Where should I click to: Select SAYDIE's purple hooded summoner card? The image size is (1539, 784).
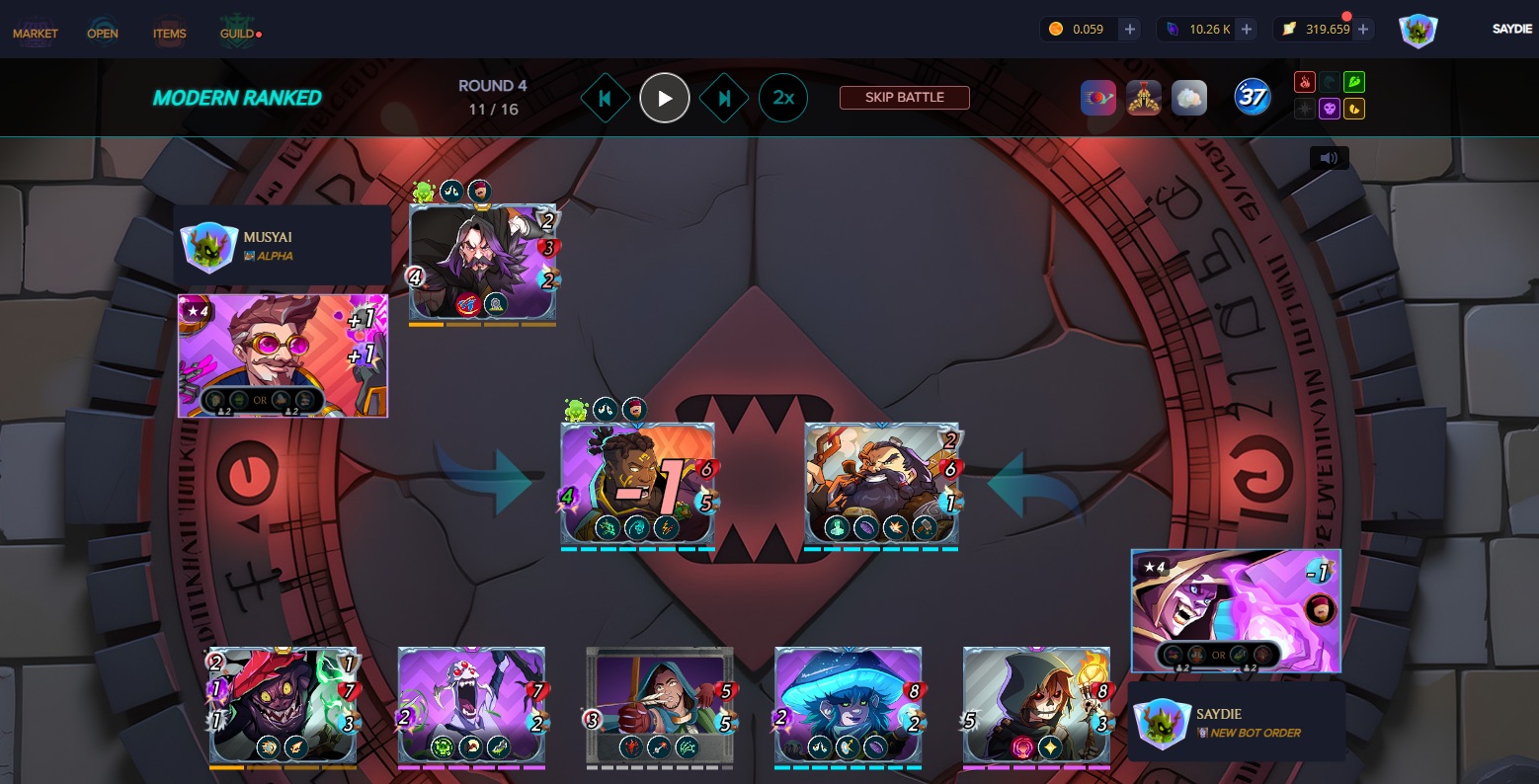click(1236, 610)
